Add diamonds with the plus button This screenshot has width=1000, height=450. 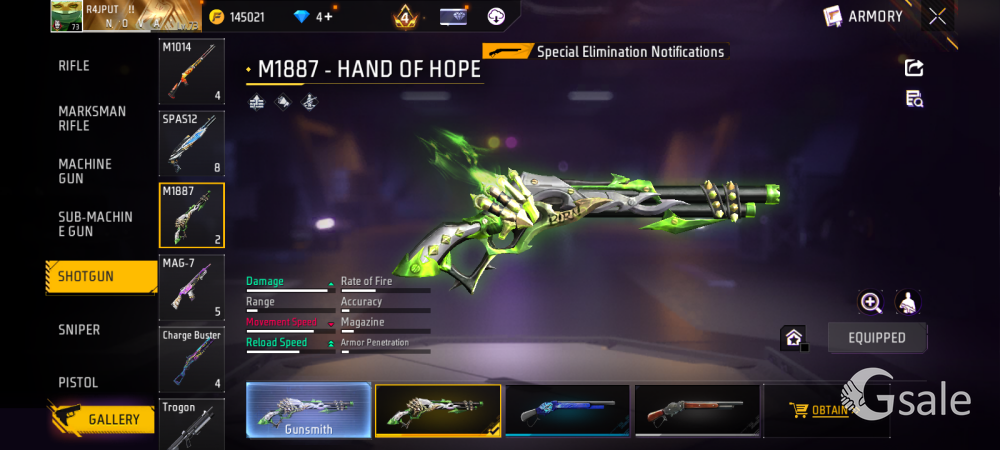click(x=328, y=17)
